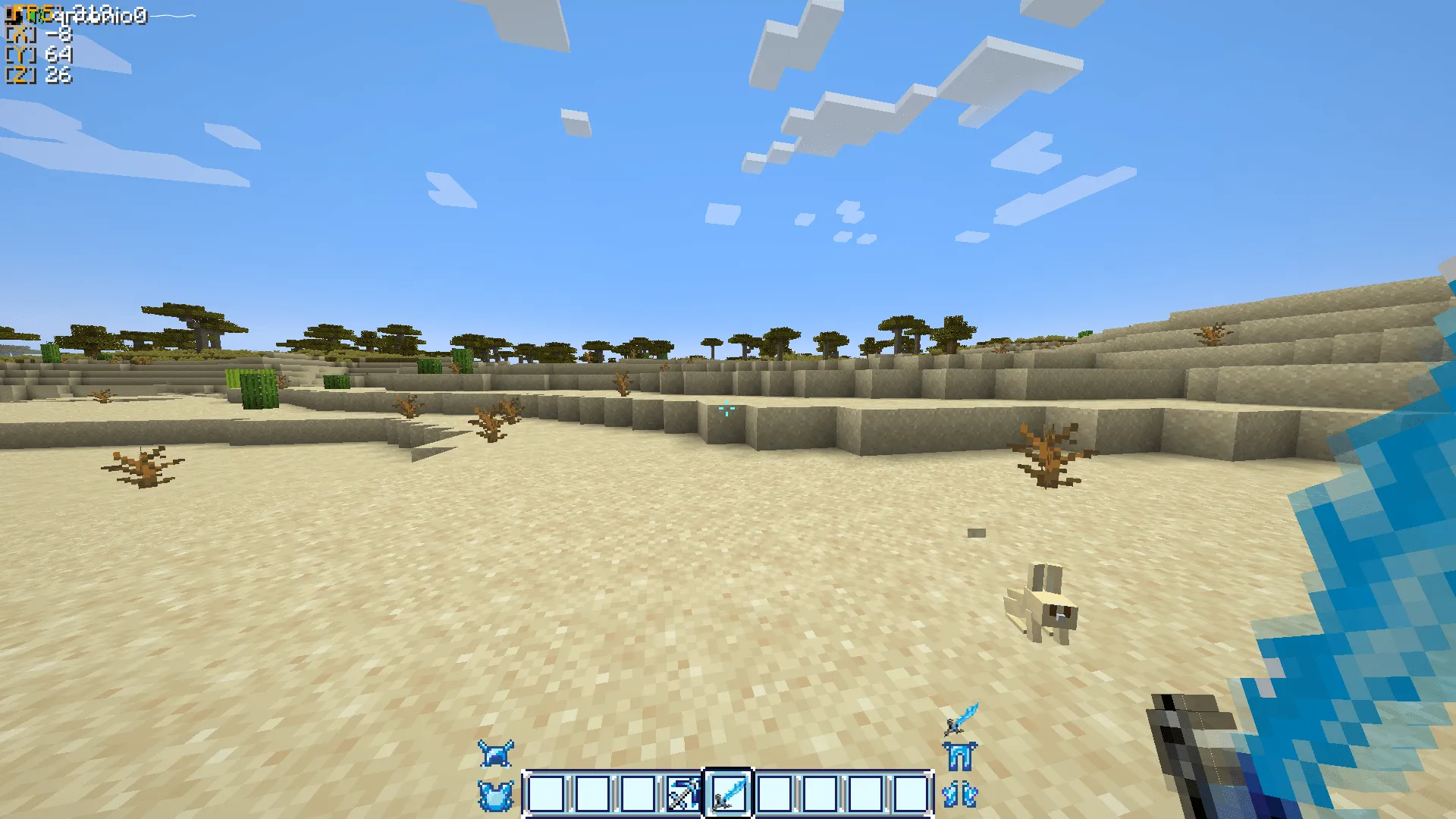Click the diamond chestplate armor icon

[x=497, y=795]
